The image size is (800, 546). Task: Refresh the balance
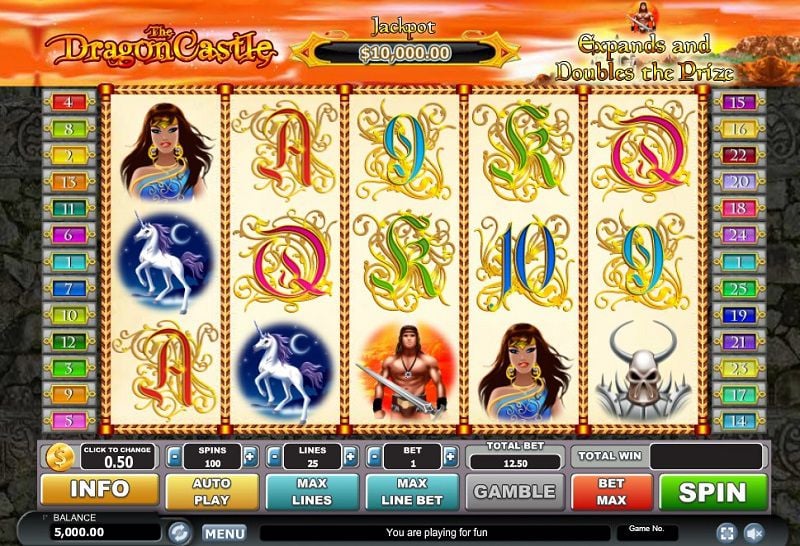[179, 532]
